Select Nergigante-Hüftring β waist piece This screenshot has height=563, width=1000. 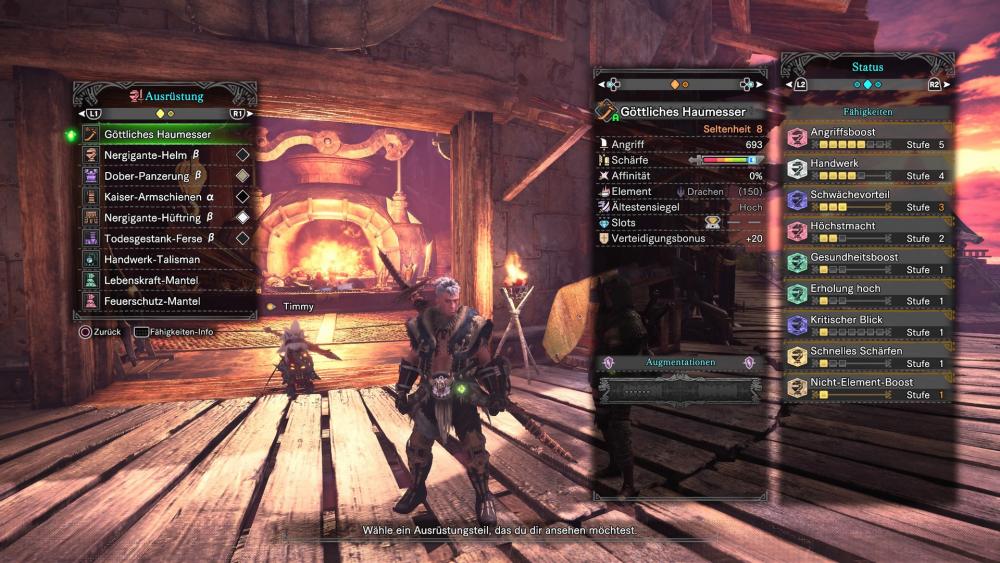coord(160,217)
